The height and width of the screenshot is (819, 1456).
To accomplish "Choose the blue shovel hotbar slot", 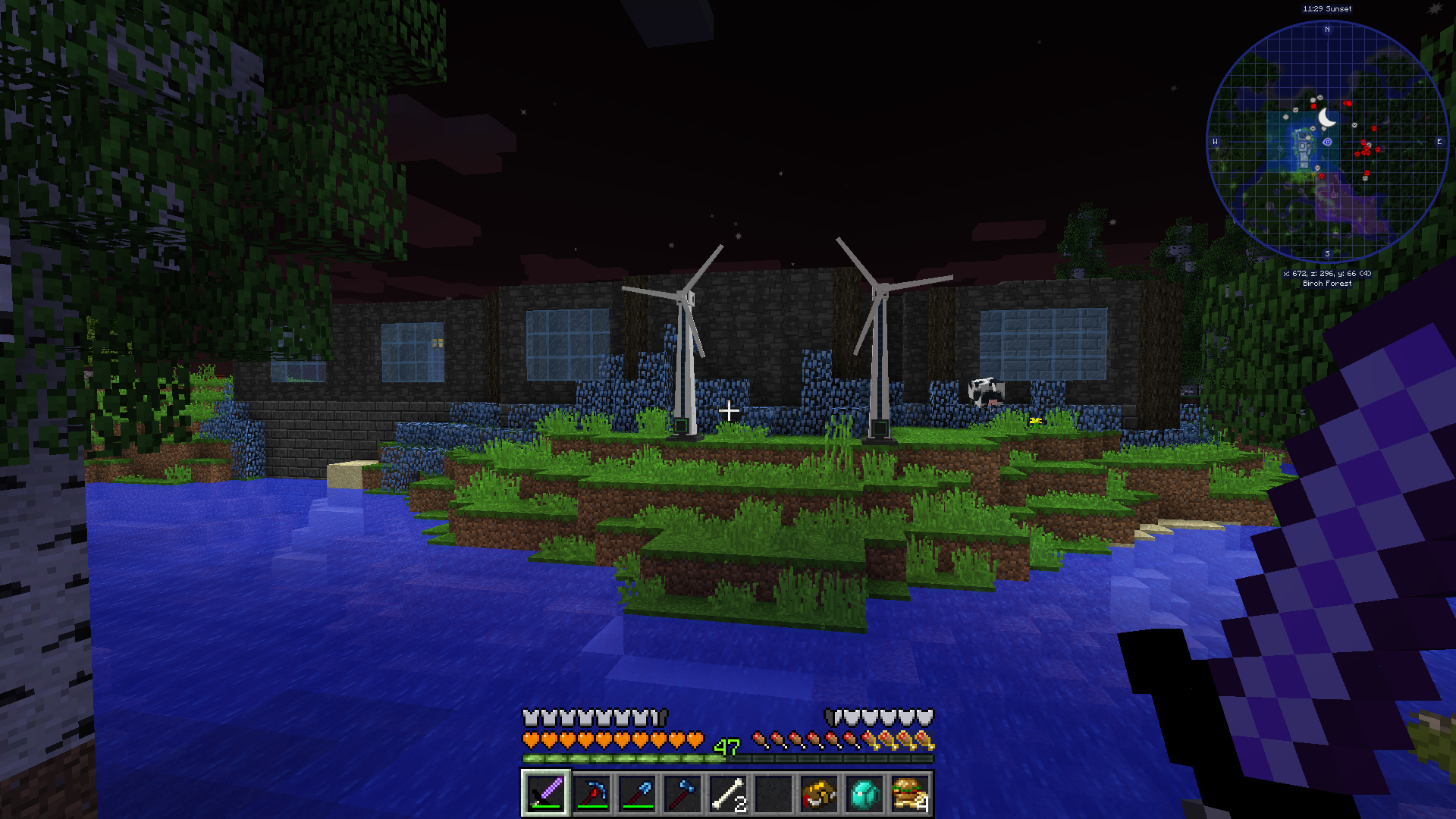I will tap(637, 793).
